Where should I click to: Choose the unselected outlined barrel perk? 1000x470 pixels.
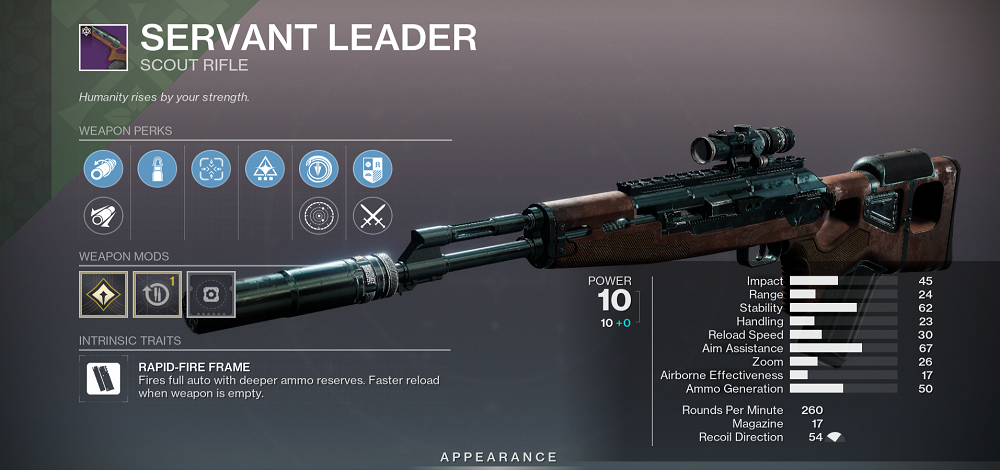click(103, 214)
